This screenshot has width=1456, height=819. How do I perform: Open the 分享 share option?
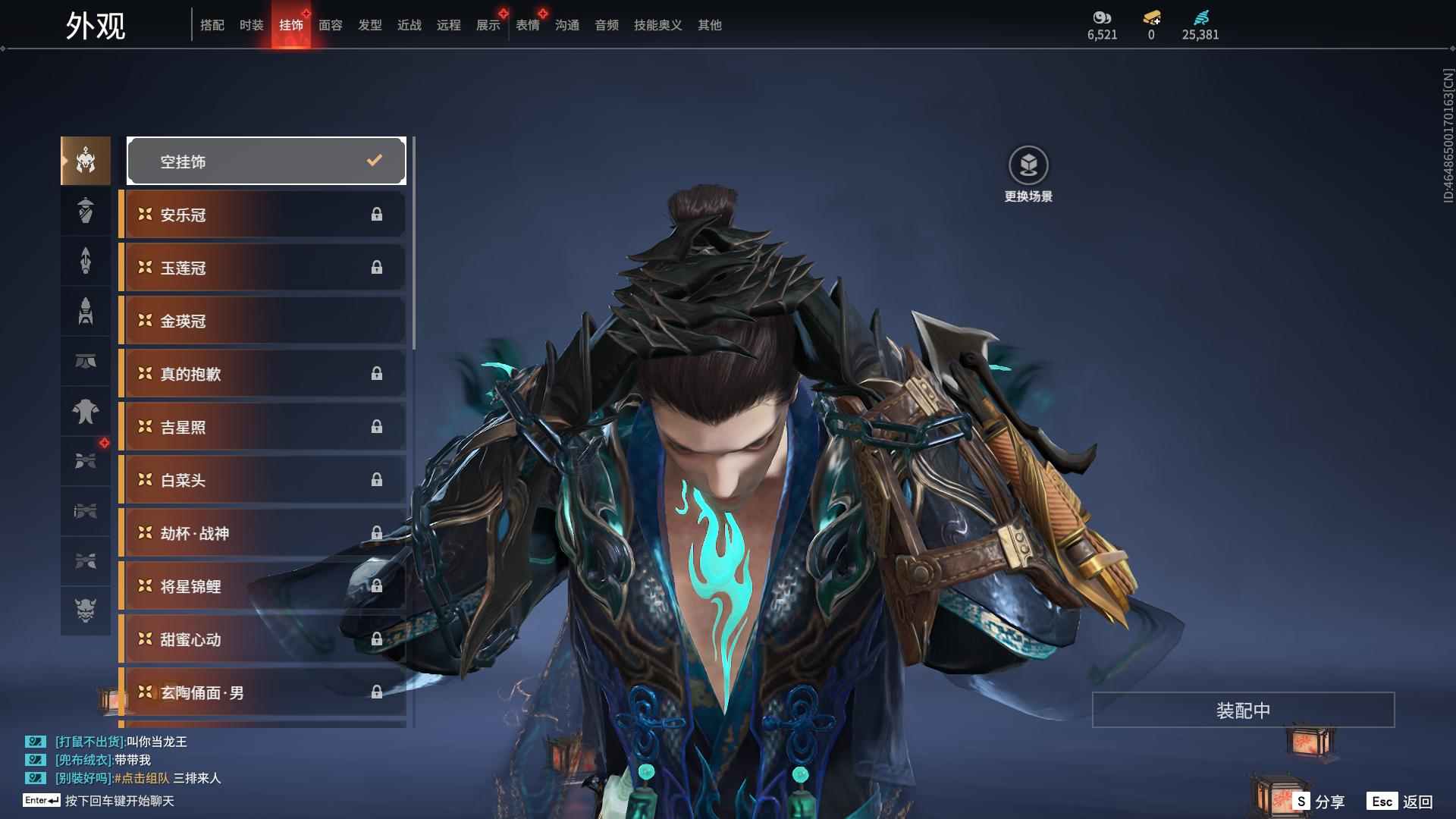coord(1319,802)
